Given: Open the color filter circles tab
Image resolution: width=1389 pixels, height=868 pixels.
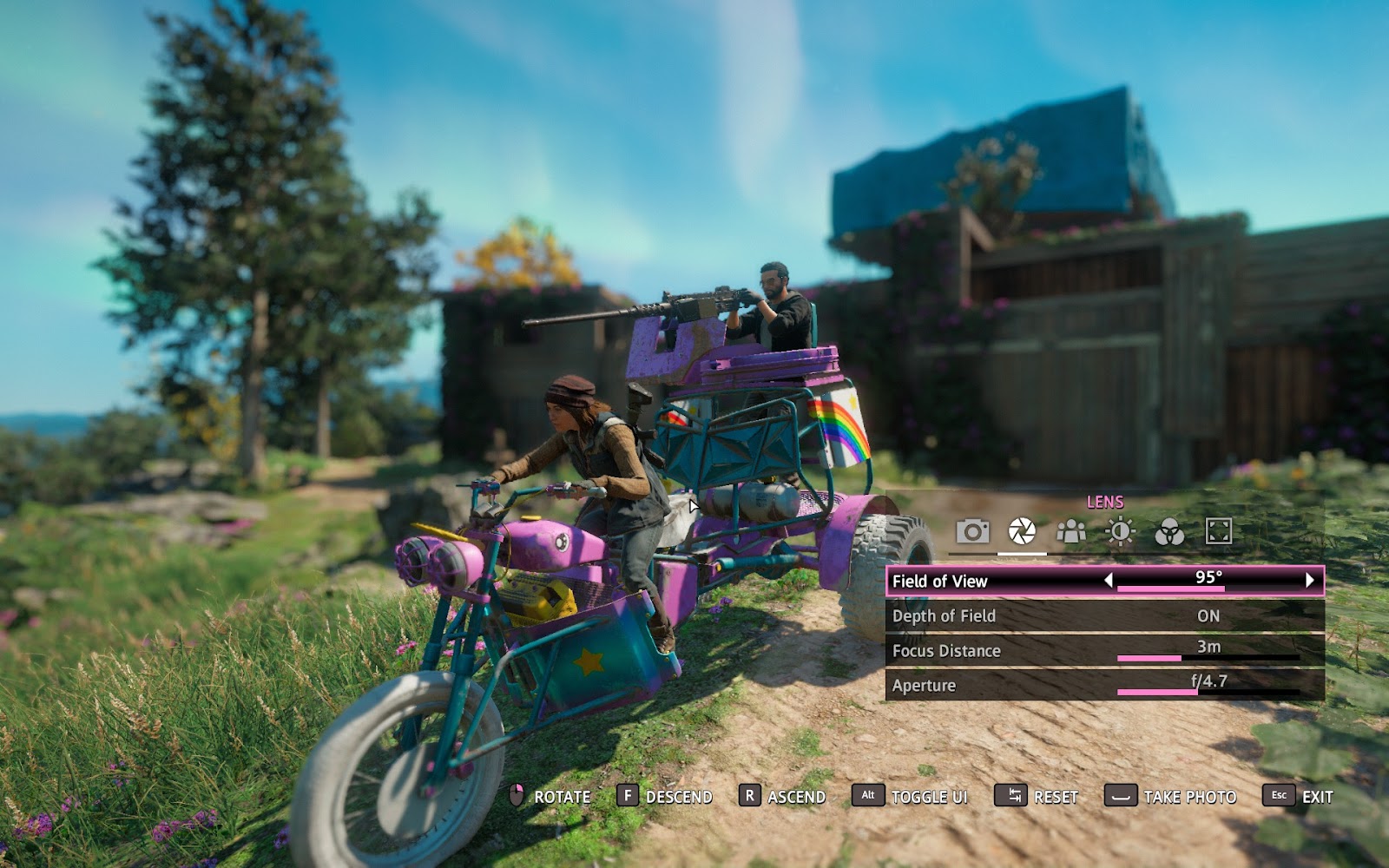Looking at the screenshot, I should coord(1169,531).
